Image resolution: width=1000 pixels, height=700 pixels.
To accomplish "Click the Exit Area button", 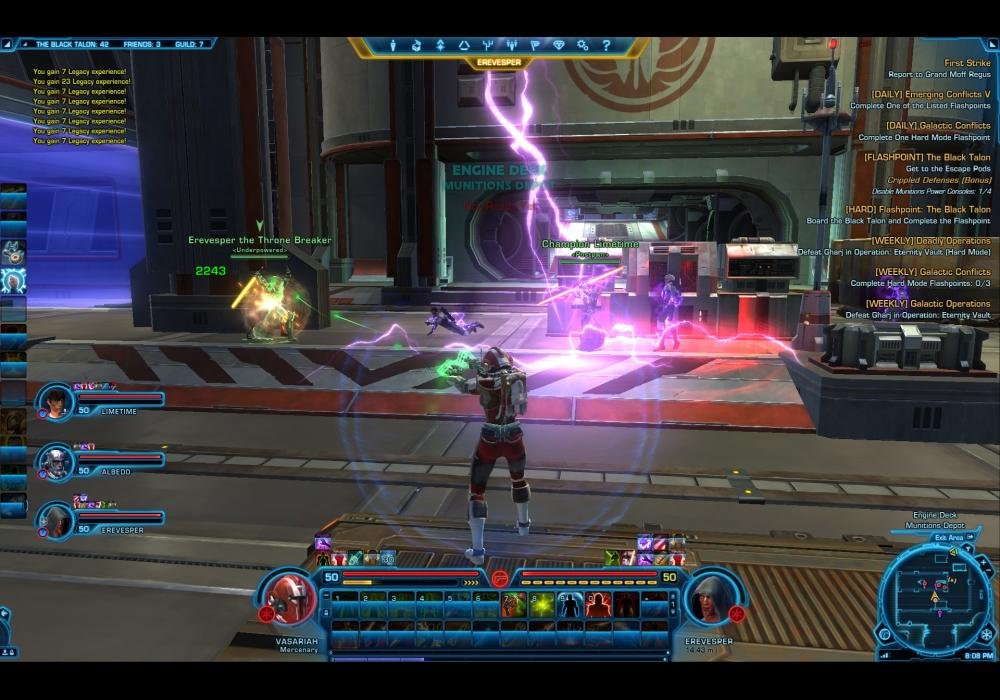I will tap(949, 537).
